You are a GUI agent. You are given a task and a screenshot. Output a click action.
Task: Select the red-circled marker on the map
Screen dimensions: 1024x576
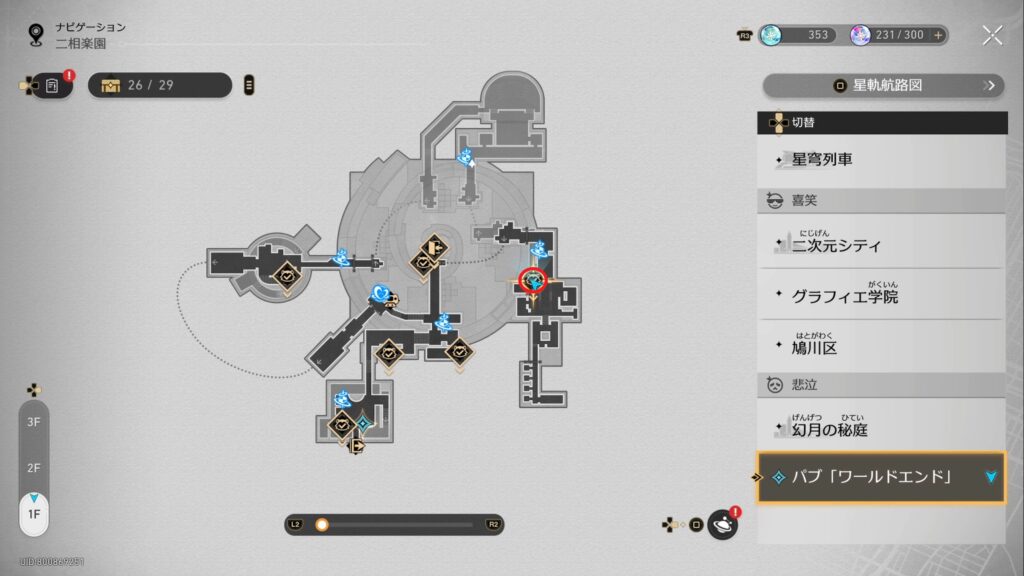coord(533,282)
